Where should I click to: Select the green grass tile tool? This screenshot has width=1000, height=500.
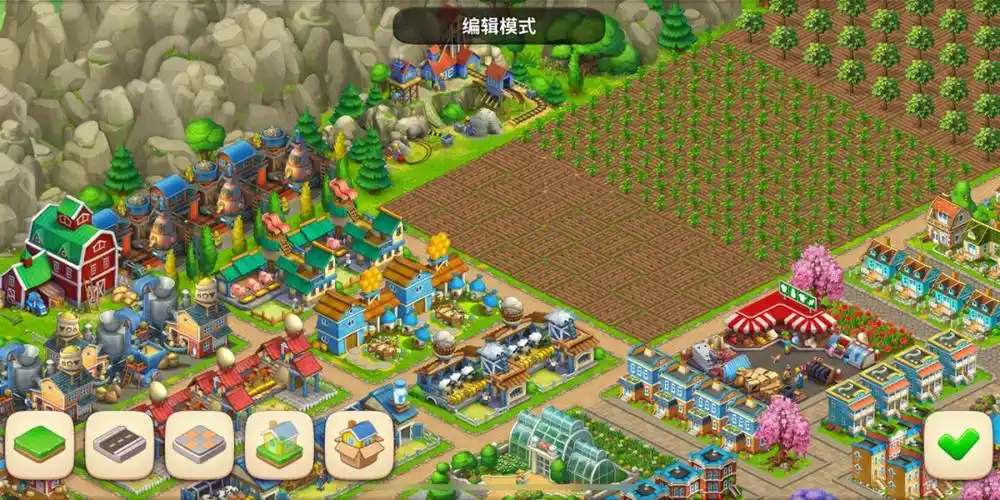pyautogui.click(x=40, y=445)
